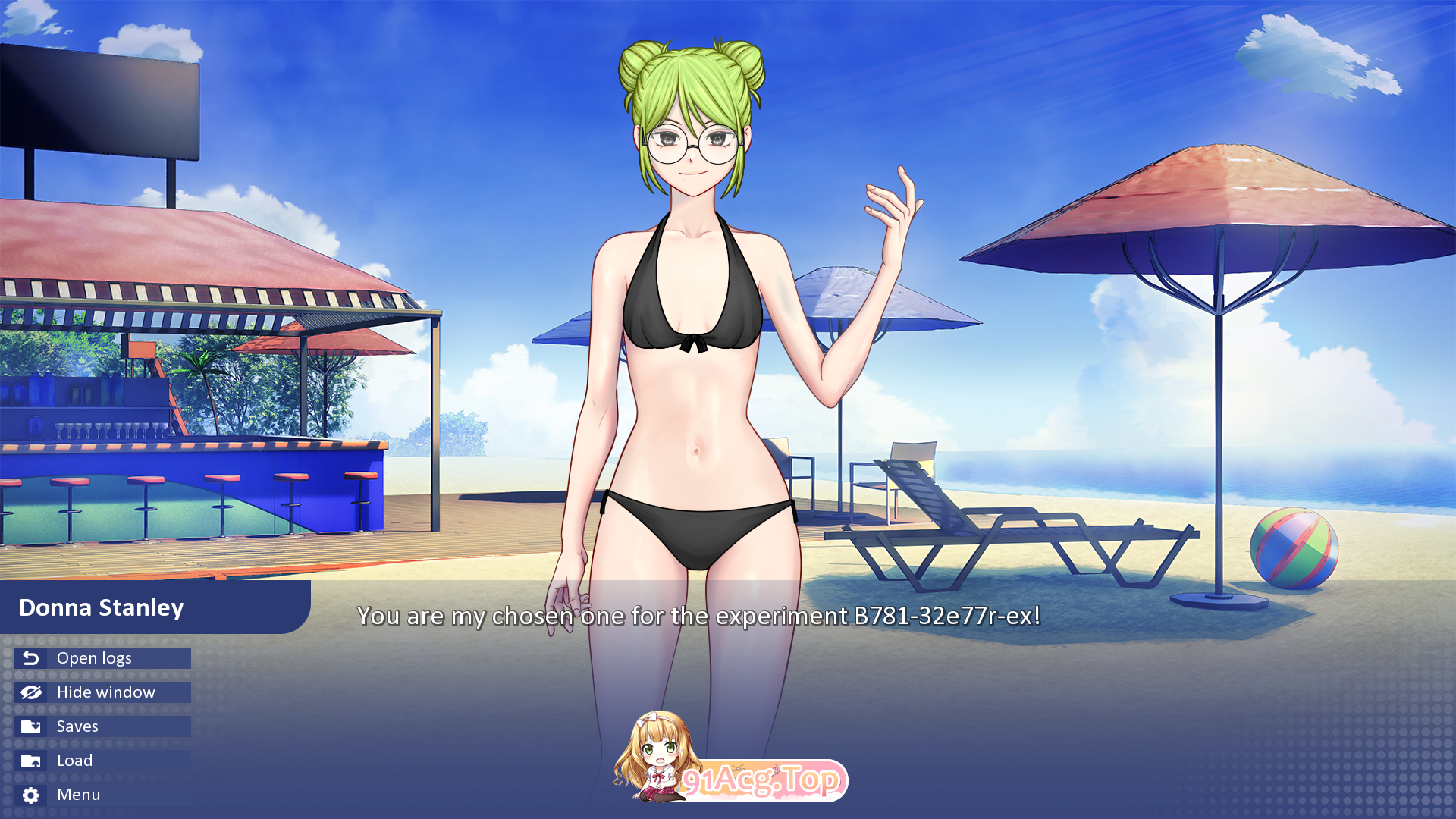Viewport: 1456px width, 819px height.
Task: Click the load folder icon beside Load
Action: pos(30,760)
